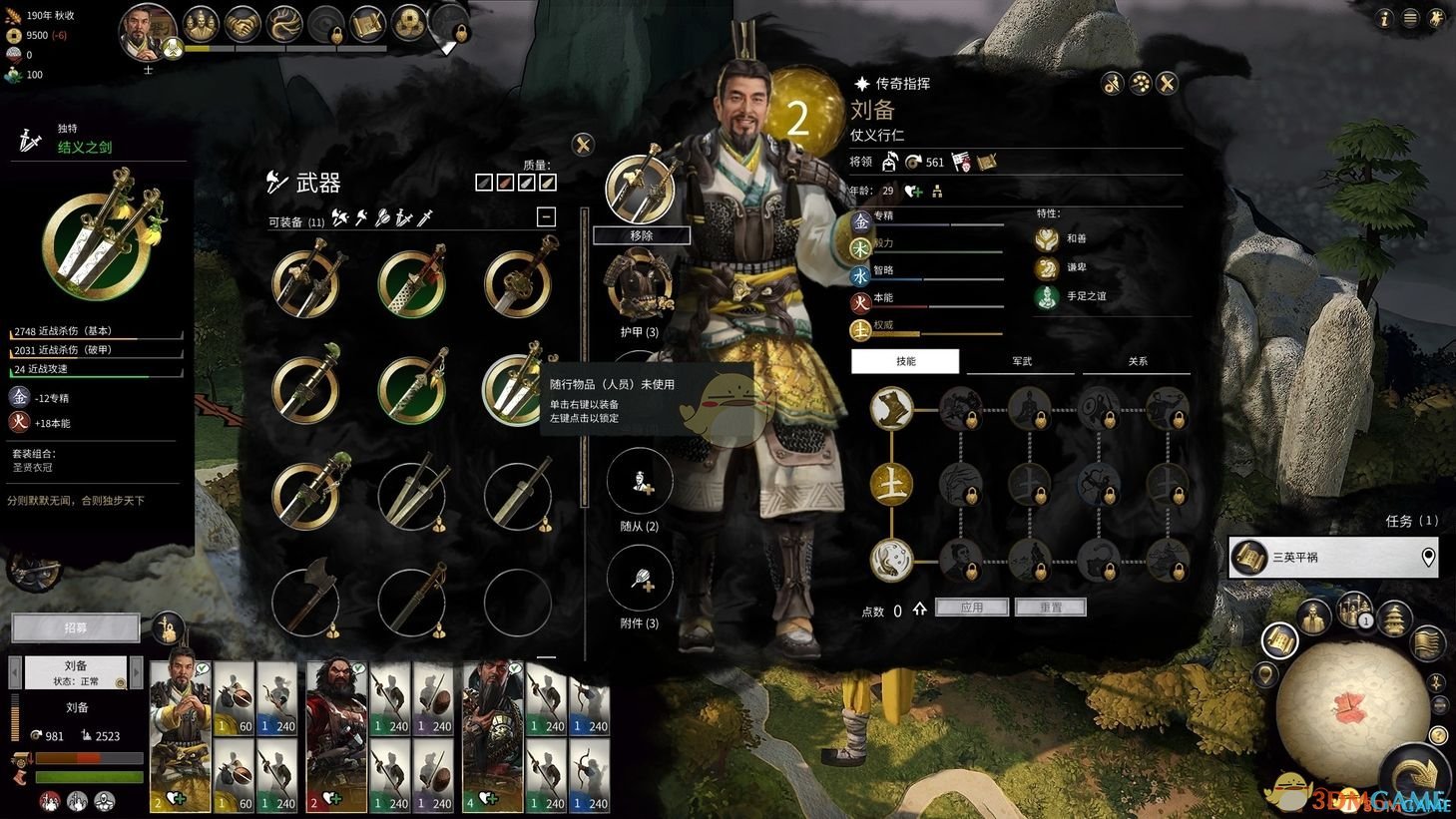Click the right arrow on the 刘备 character selector
This screenshot has width=1456, height=819.
click(136, 672)
